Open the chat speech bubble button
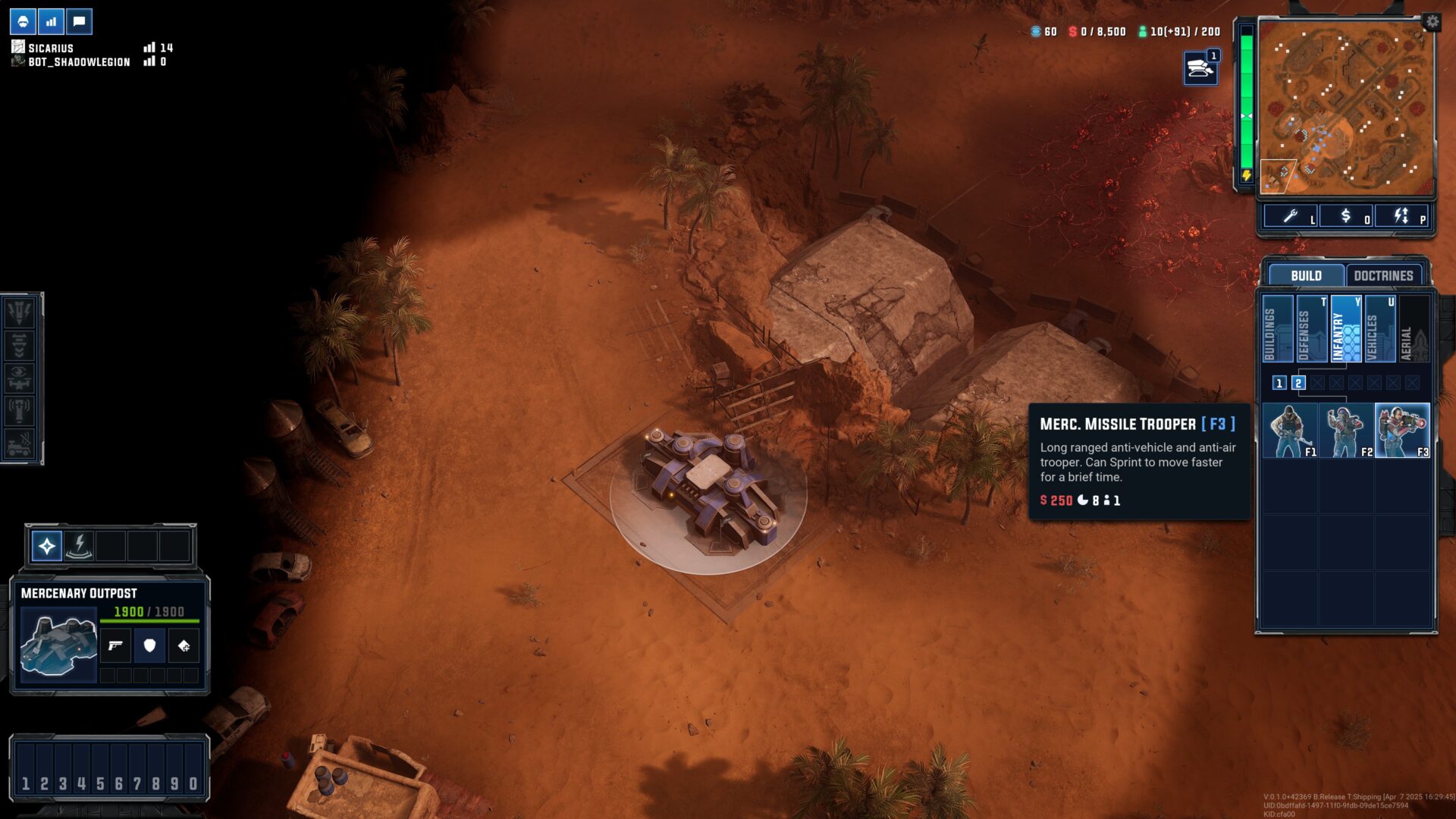 79,21
